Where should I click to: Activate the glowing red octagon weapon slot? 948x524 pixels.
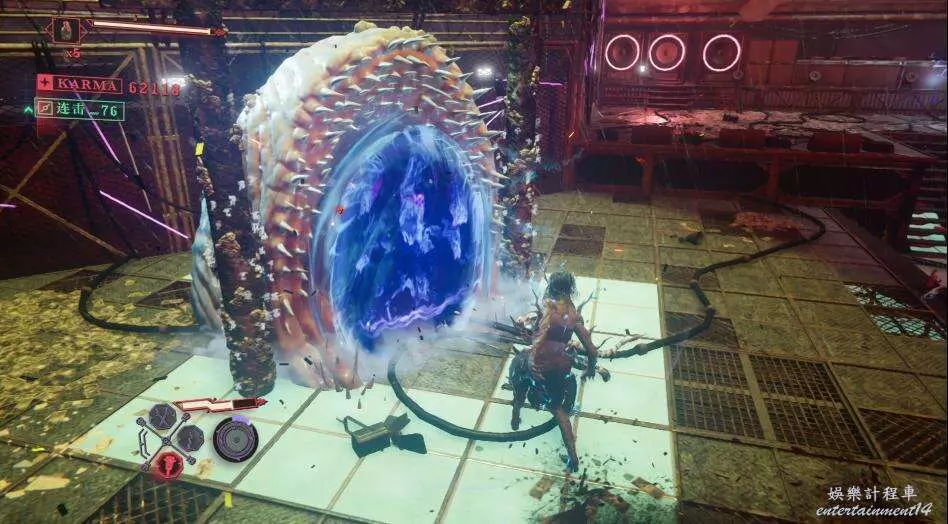pyautogui.click(x=167, y=463)
